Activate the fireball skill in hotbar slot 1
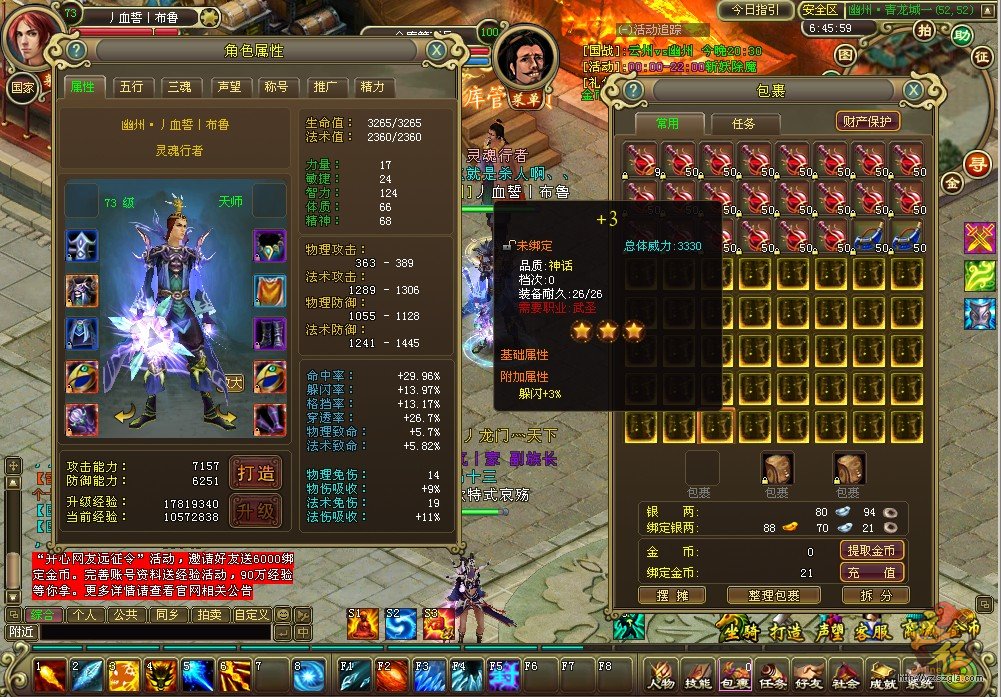This screenshot has width=1001, height=697. pos(50,675)
